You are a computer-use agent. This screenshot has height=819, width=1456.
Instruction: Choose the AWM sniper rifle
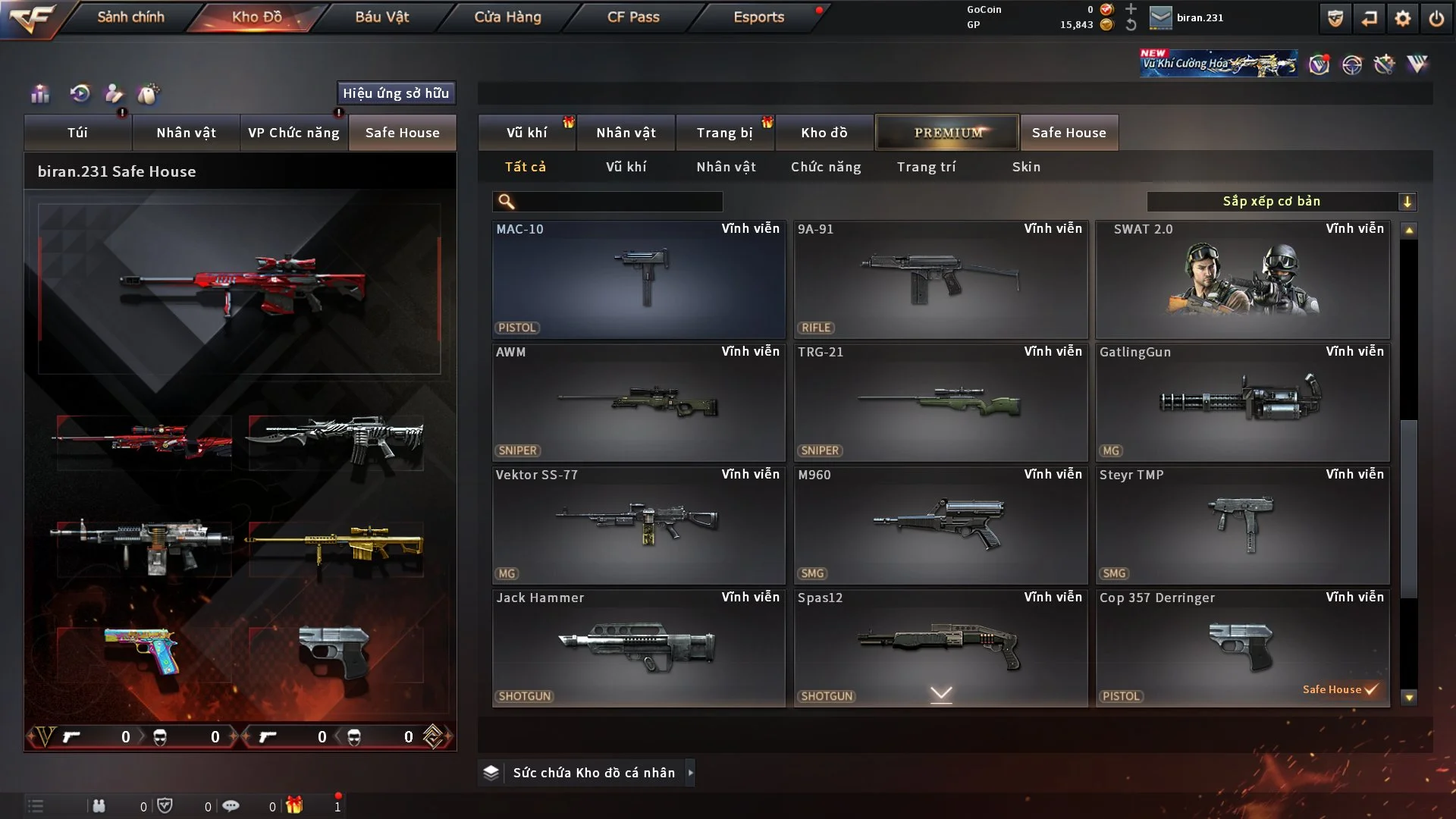coord(639,402)
